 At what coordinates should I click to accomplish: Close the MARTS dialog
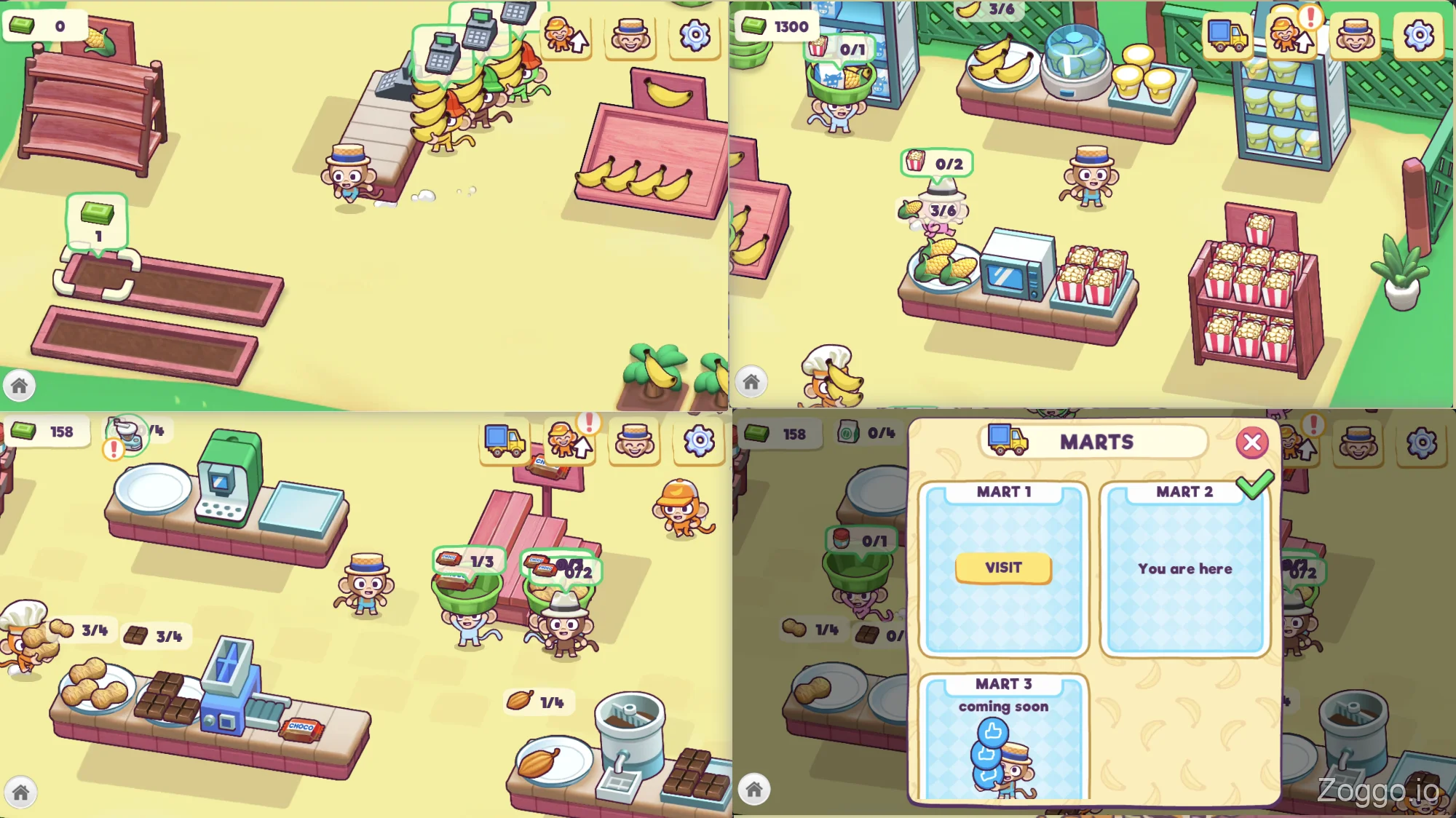[x=1252, y=442]
